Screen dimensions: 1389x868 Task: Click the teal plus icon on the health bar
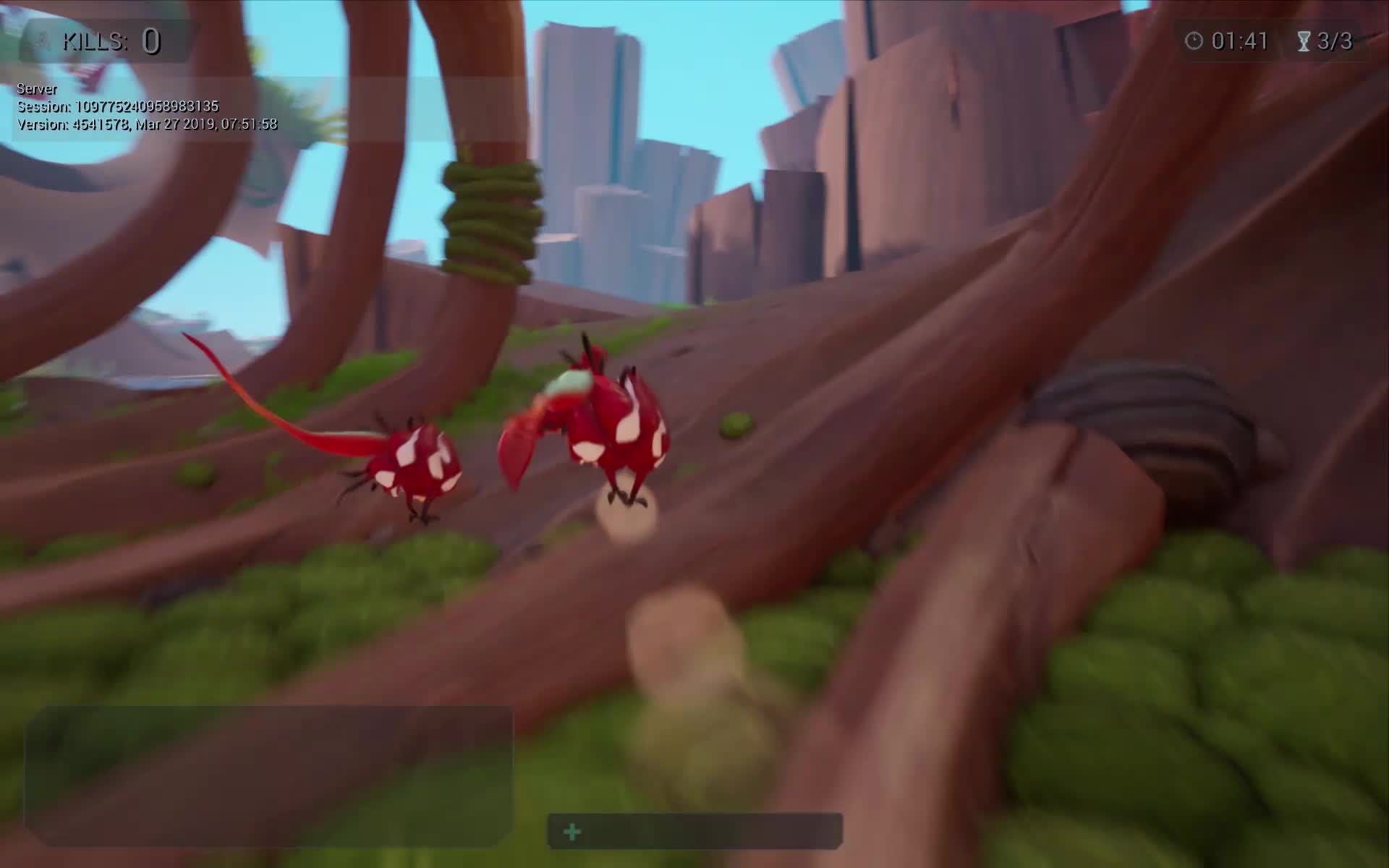coord(572,832)
